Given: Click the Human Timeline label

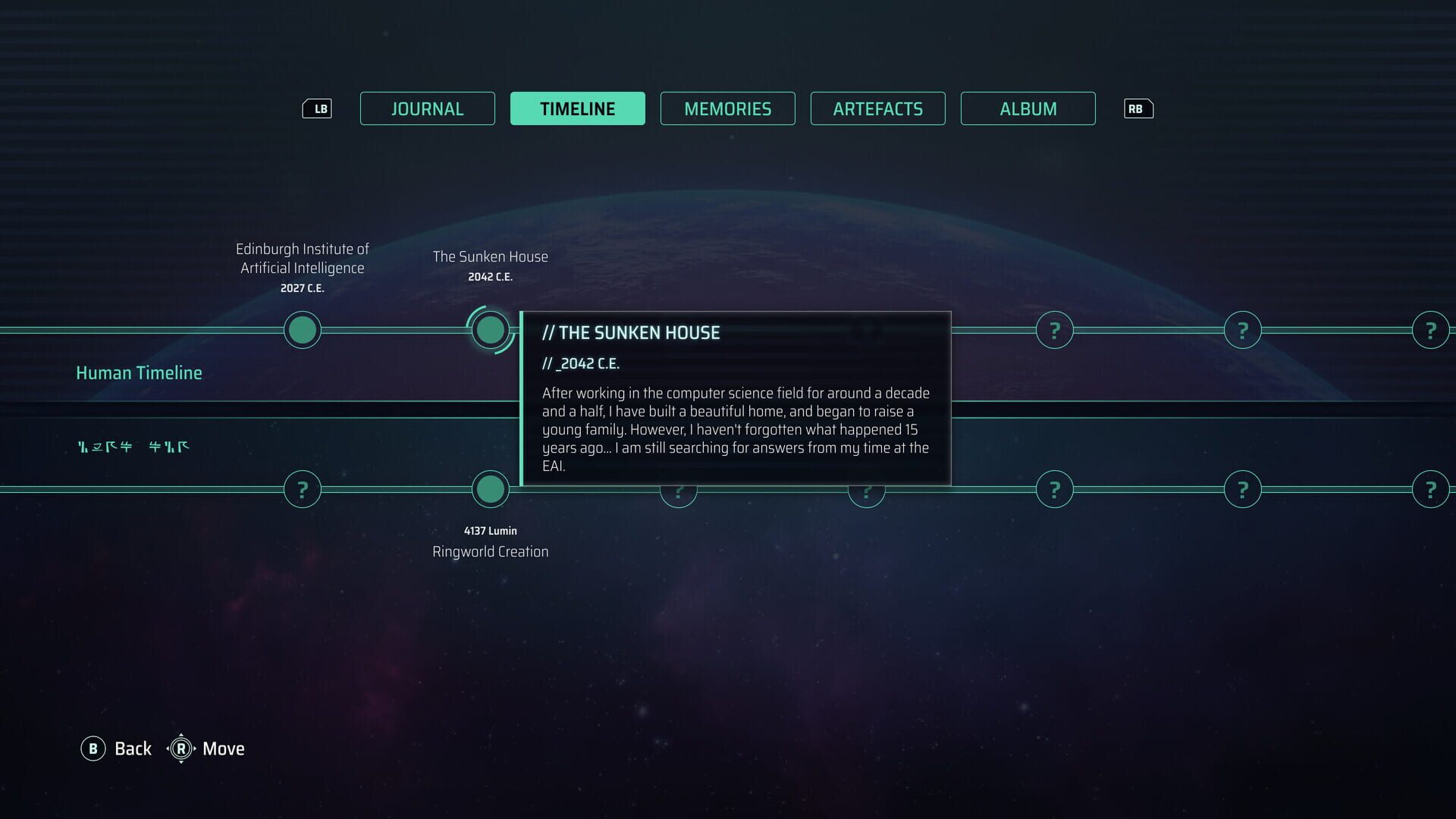Looking at the screenshot, I should 139,372.
